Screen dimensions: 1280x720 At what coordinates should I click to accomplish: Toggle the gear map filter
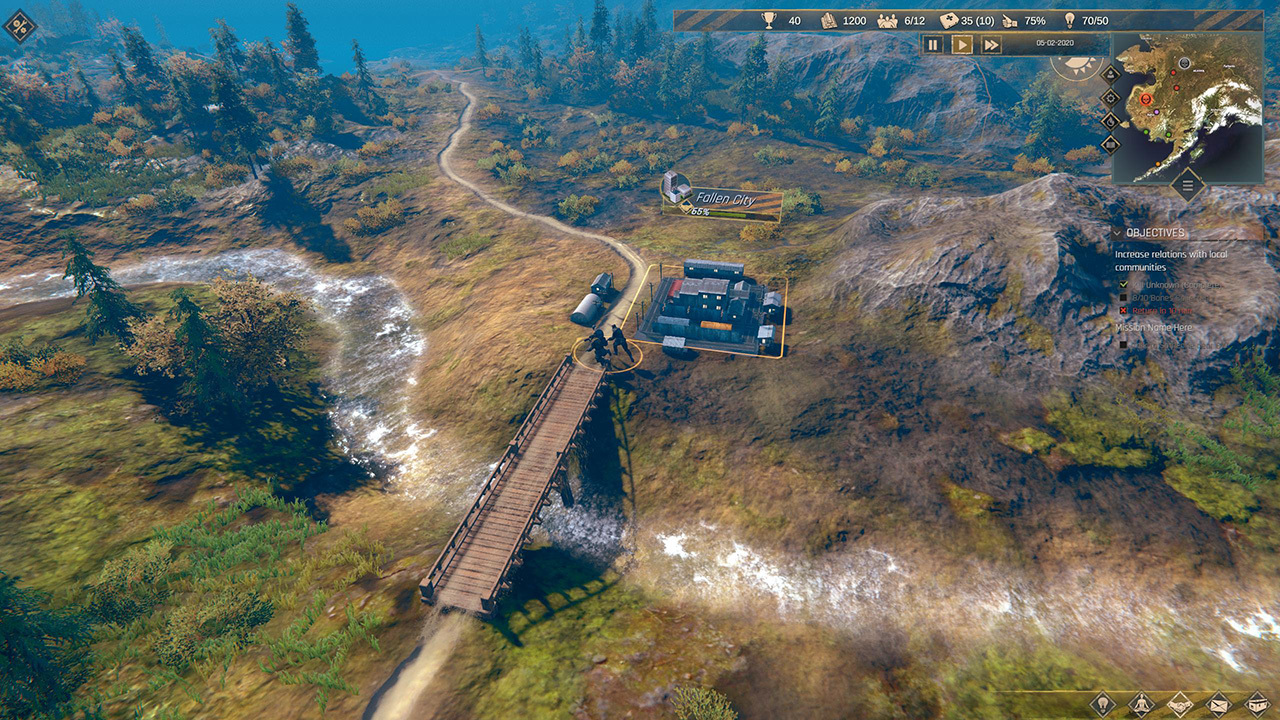[x=1110, y=98]
